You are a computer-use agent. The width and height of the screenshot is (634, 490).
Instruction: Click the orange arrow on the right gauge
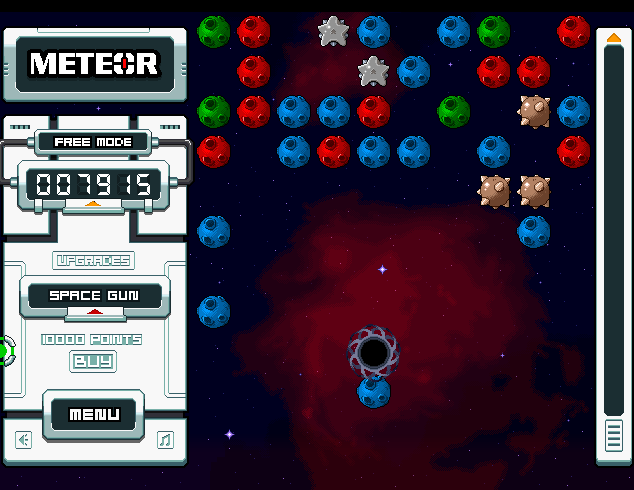click(x=613, y=38)
